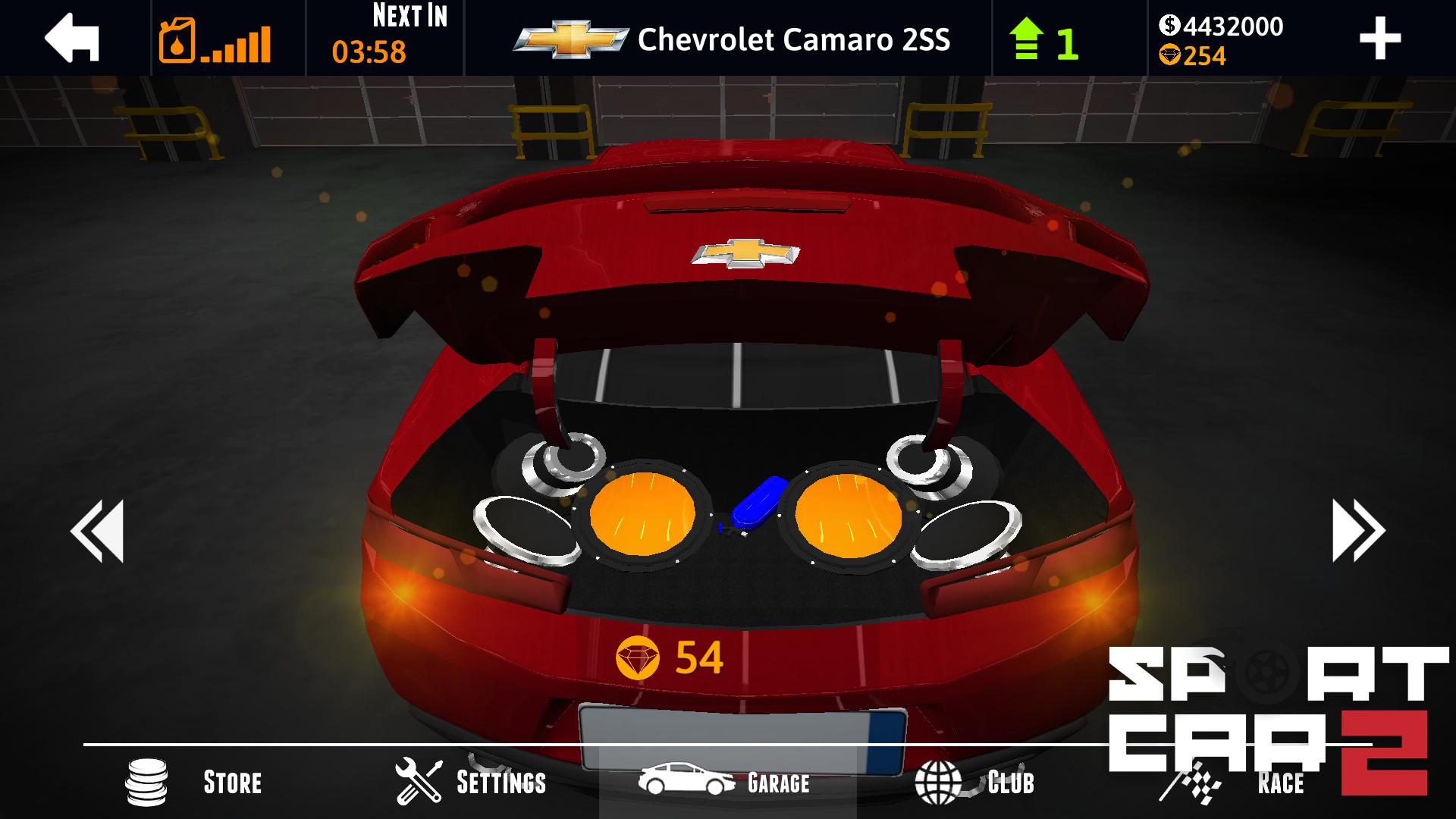Screen dimensions: 1456x819
Task: Show the previous item with left chevrons
Action: point(97,530)
